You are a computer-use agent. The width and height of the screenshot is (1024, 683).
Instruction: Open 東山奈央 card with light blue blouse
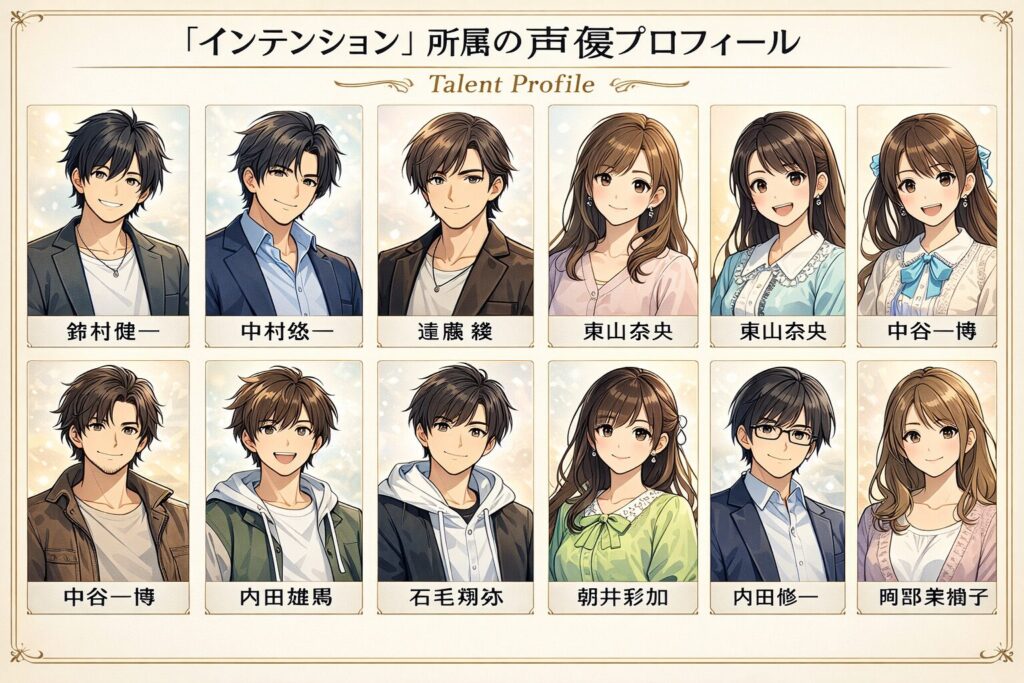(777, 225)
